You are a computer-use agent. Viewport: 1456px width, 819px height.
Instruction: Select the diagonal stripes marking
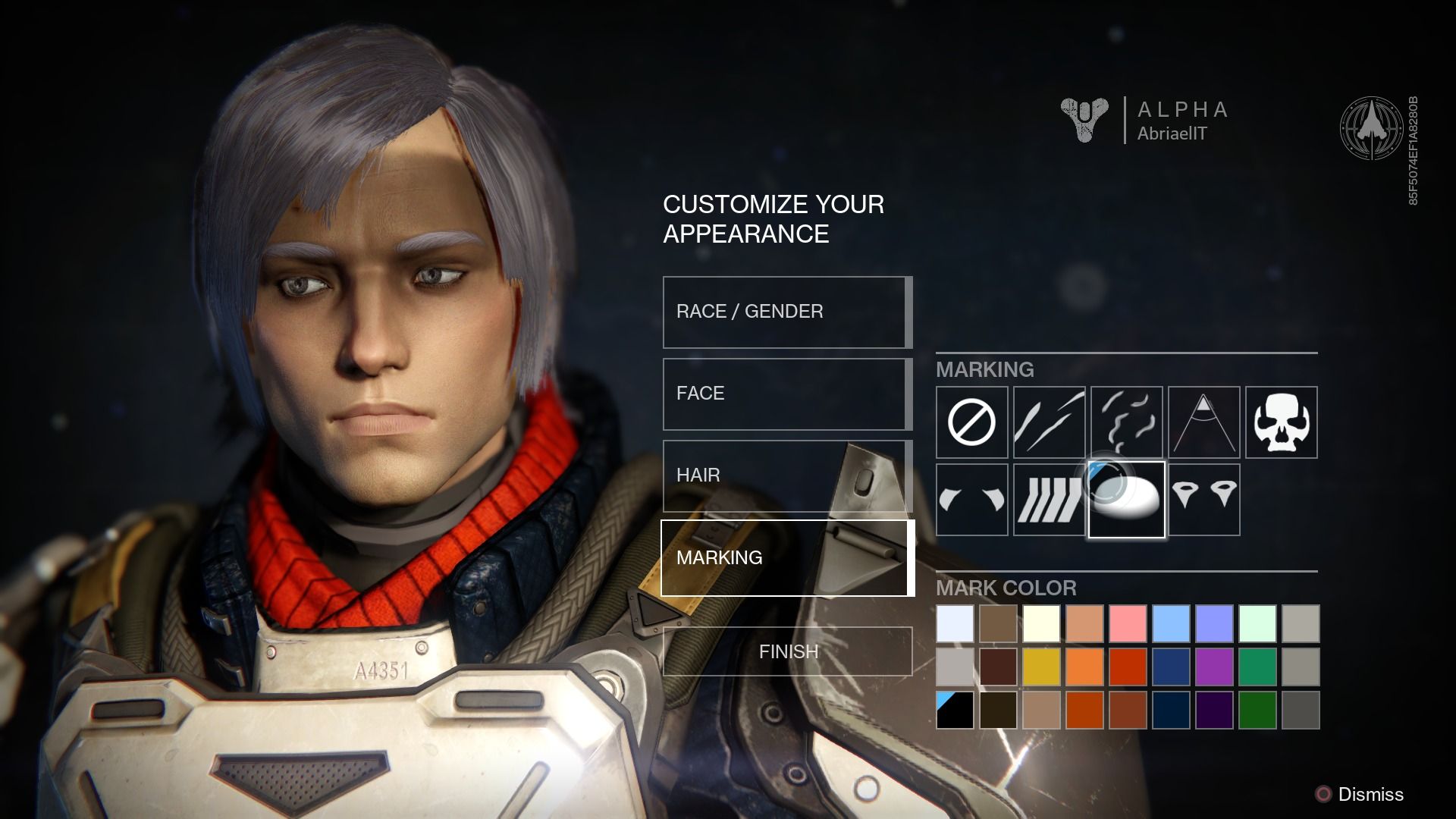click(x=1050, y=500)
